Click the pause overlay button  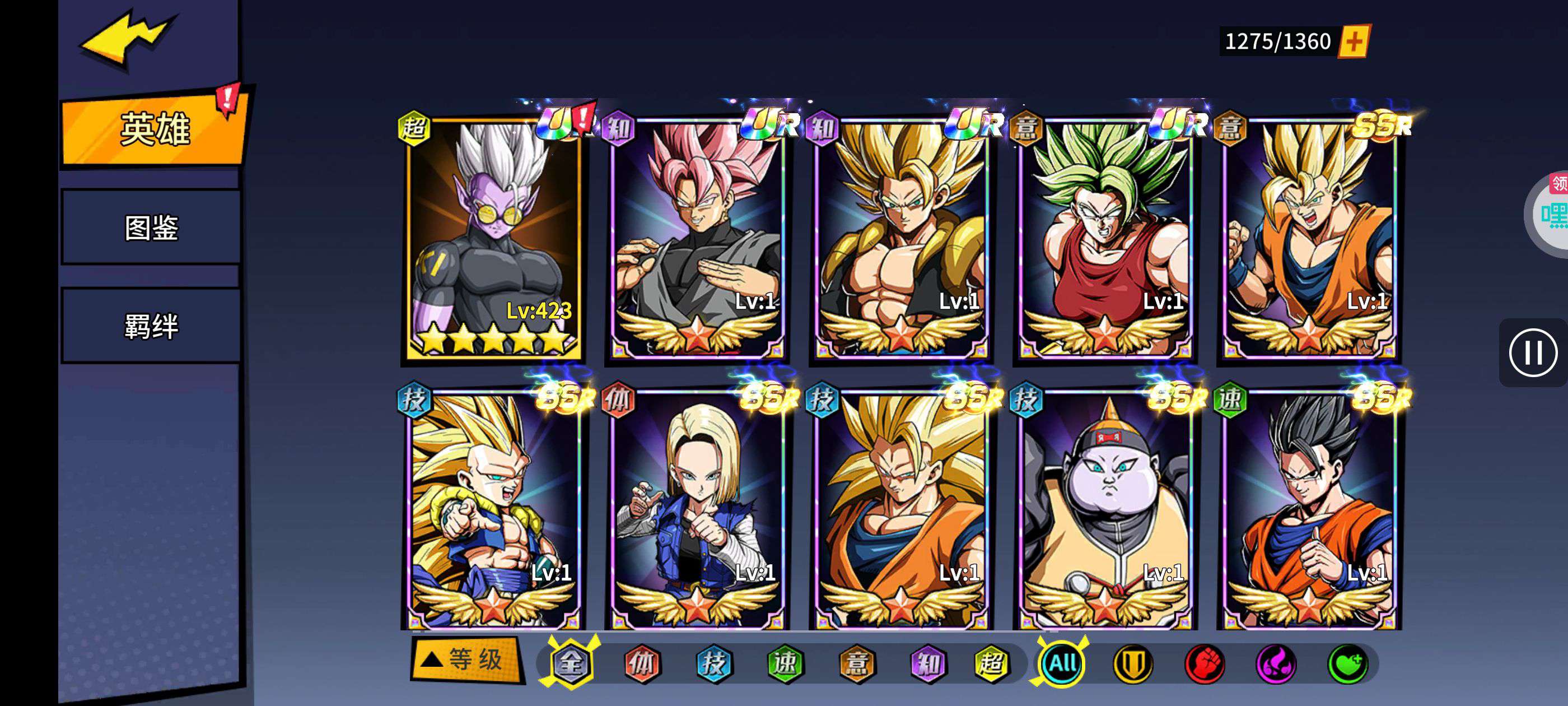(x=1533, y=352)
